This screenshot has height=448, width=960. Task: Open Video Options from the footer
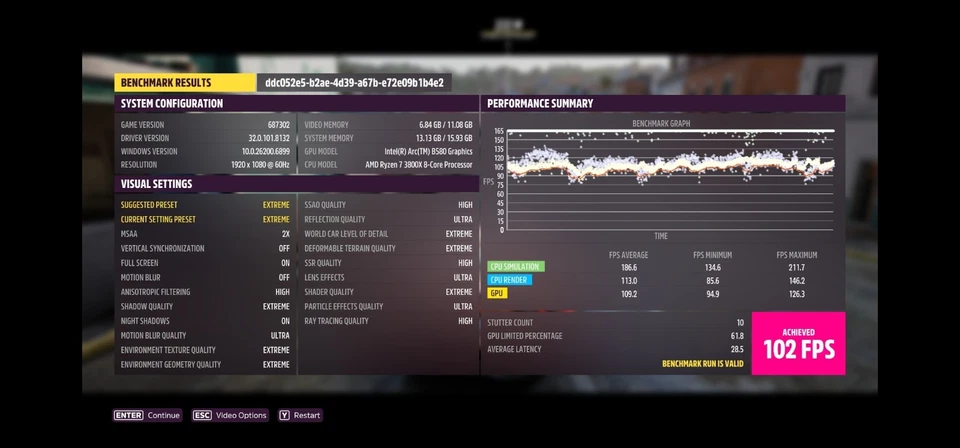(230, 415)
